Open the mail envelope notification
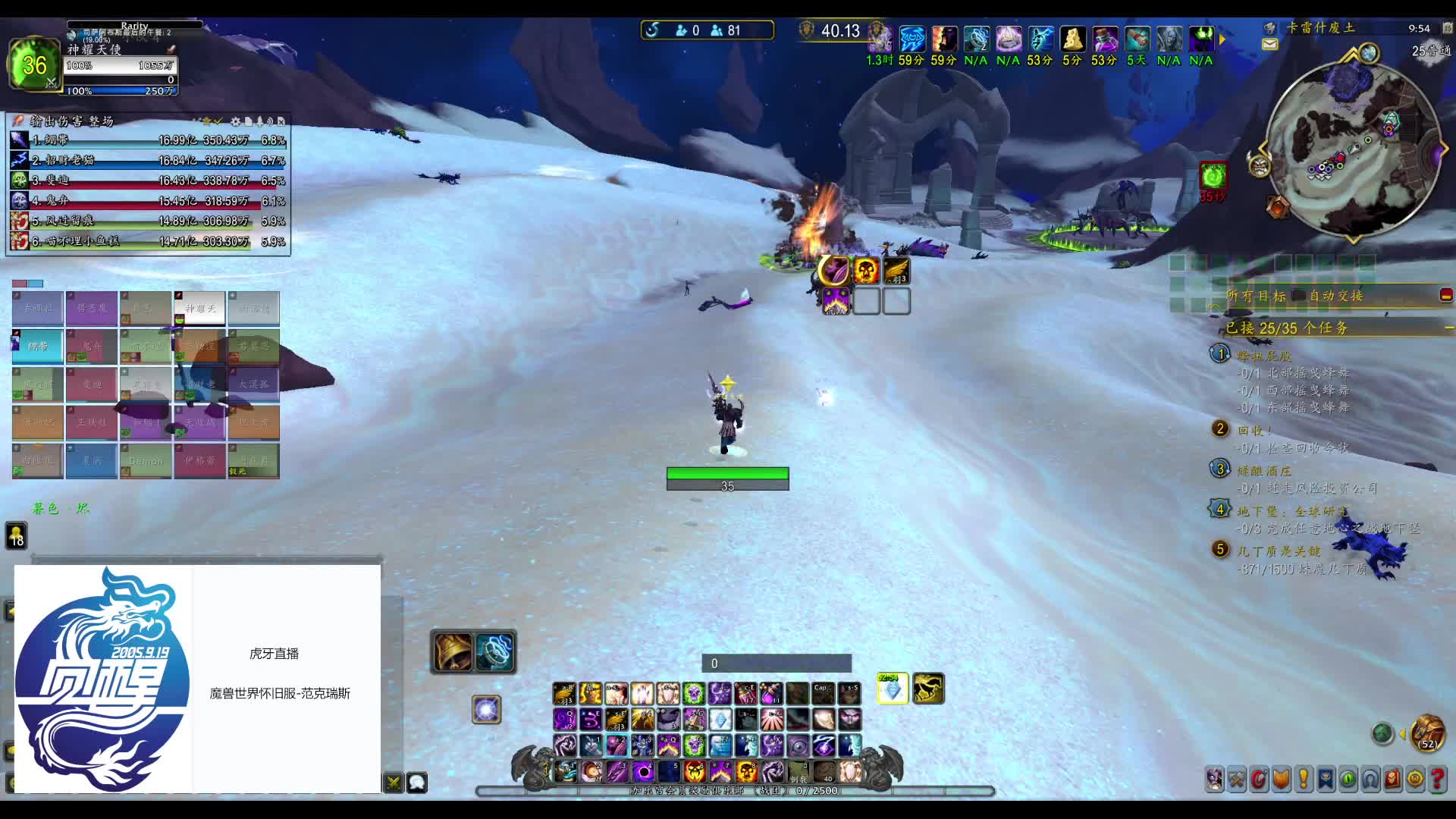The width and height of the screenshot is (1456, 819). (x=1269, y=45)
